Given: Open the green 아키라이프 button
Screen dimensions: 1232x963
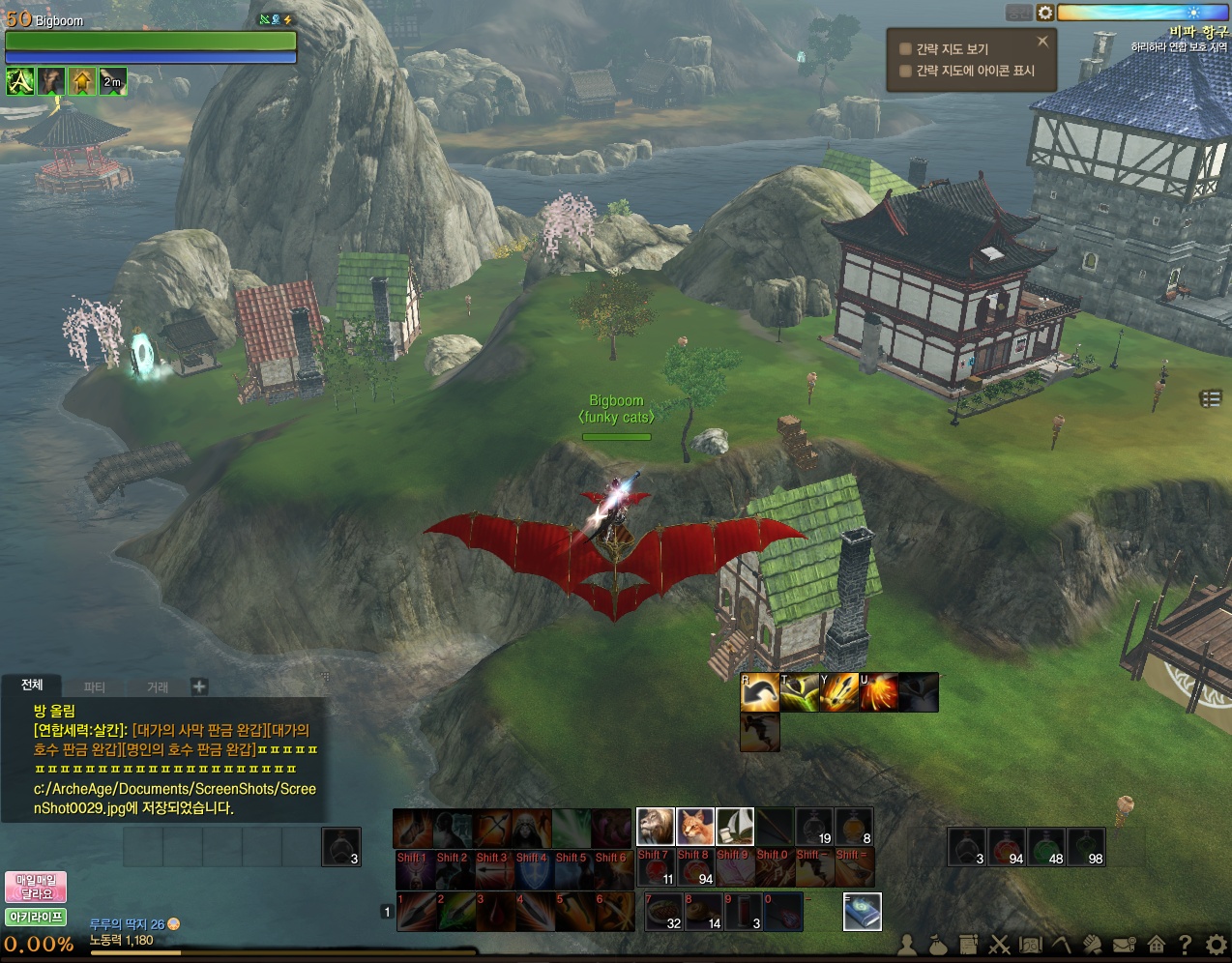Looking at the screenshot, I should (36, 917).
